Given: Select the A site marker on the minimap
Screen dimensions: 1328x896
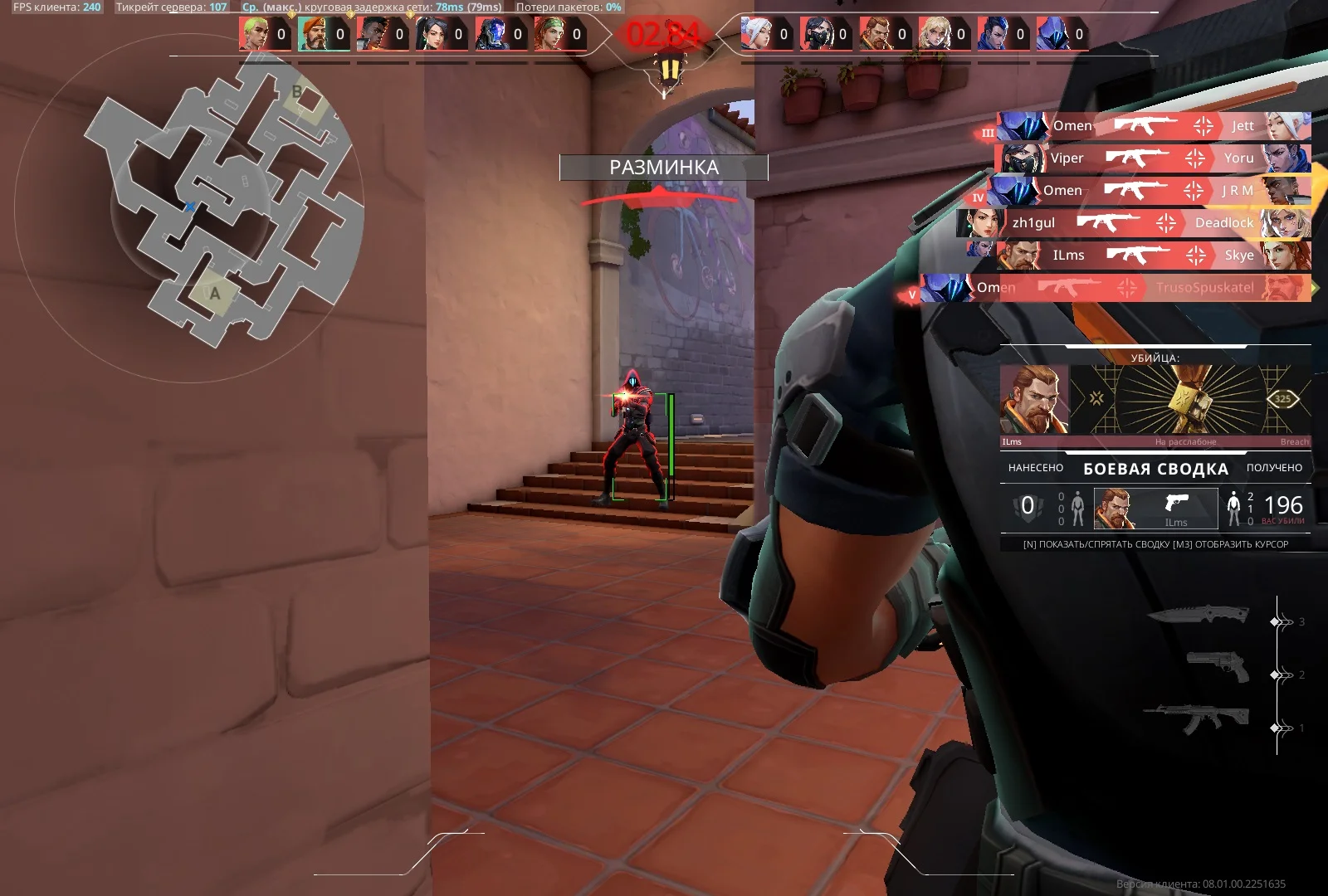Looking at the screenshot, I should (x=214, y=294).
